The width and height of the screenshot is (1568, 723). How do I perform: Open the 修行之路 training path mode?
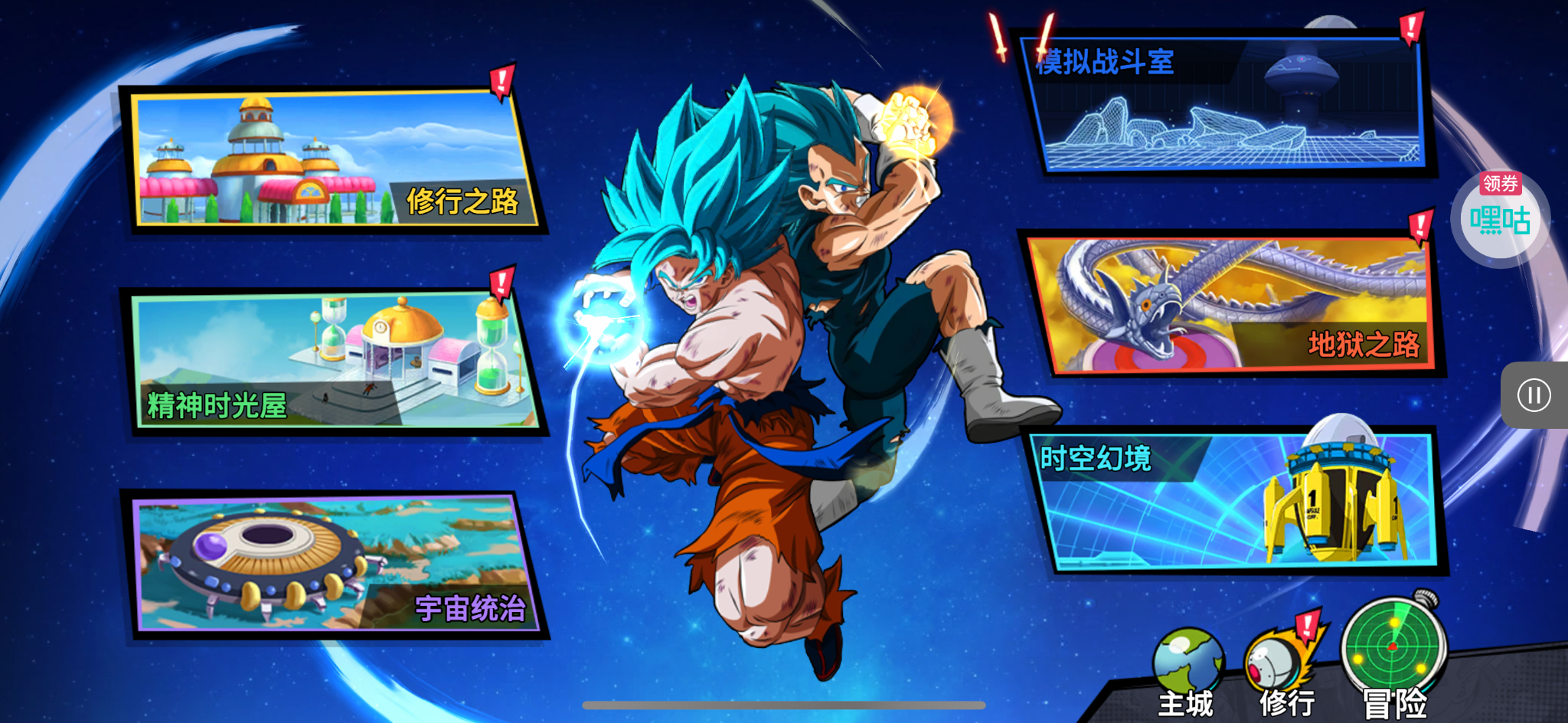(333, 159)
